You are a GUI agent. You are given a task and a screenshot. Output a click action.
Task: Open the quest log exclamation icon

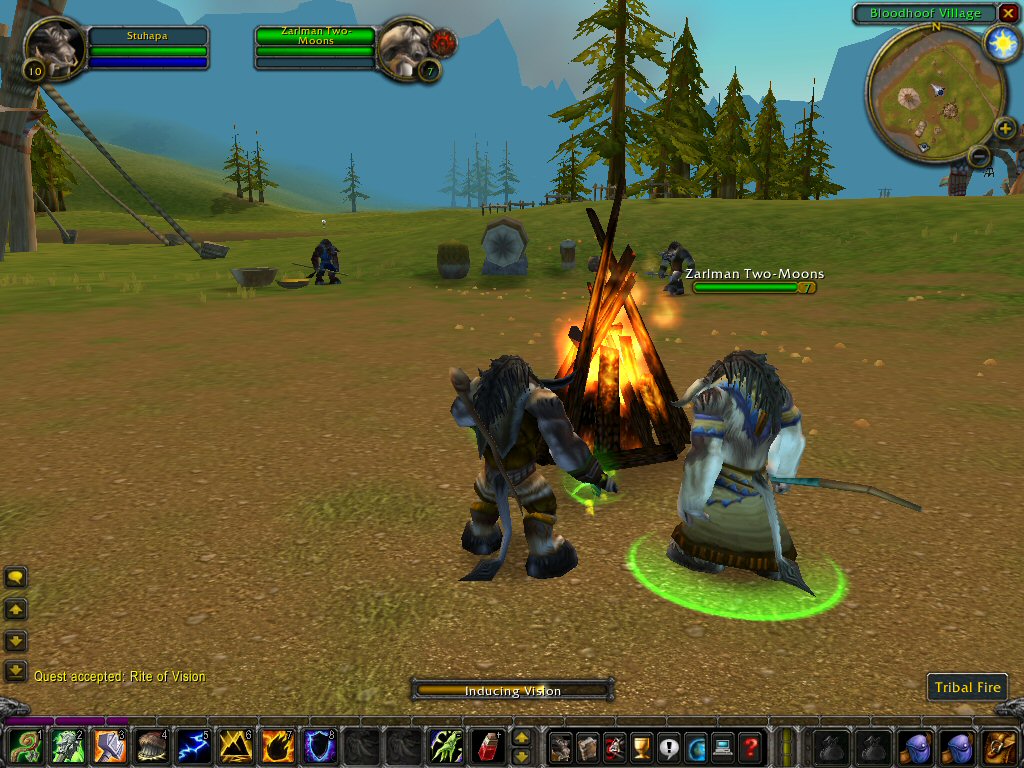tap(669, 746)
